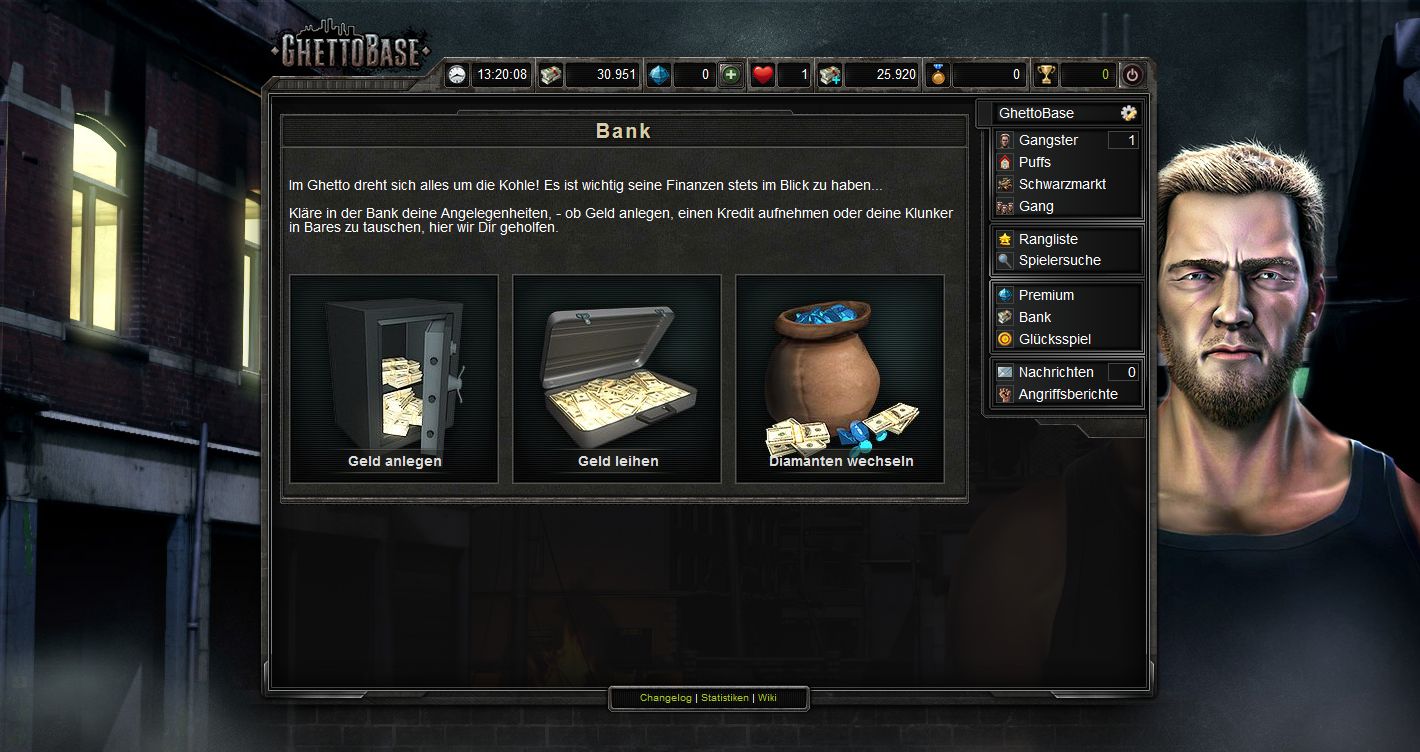
Task: Open the Changelog link
Action: point(665,698)
